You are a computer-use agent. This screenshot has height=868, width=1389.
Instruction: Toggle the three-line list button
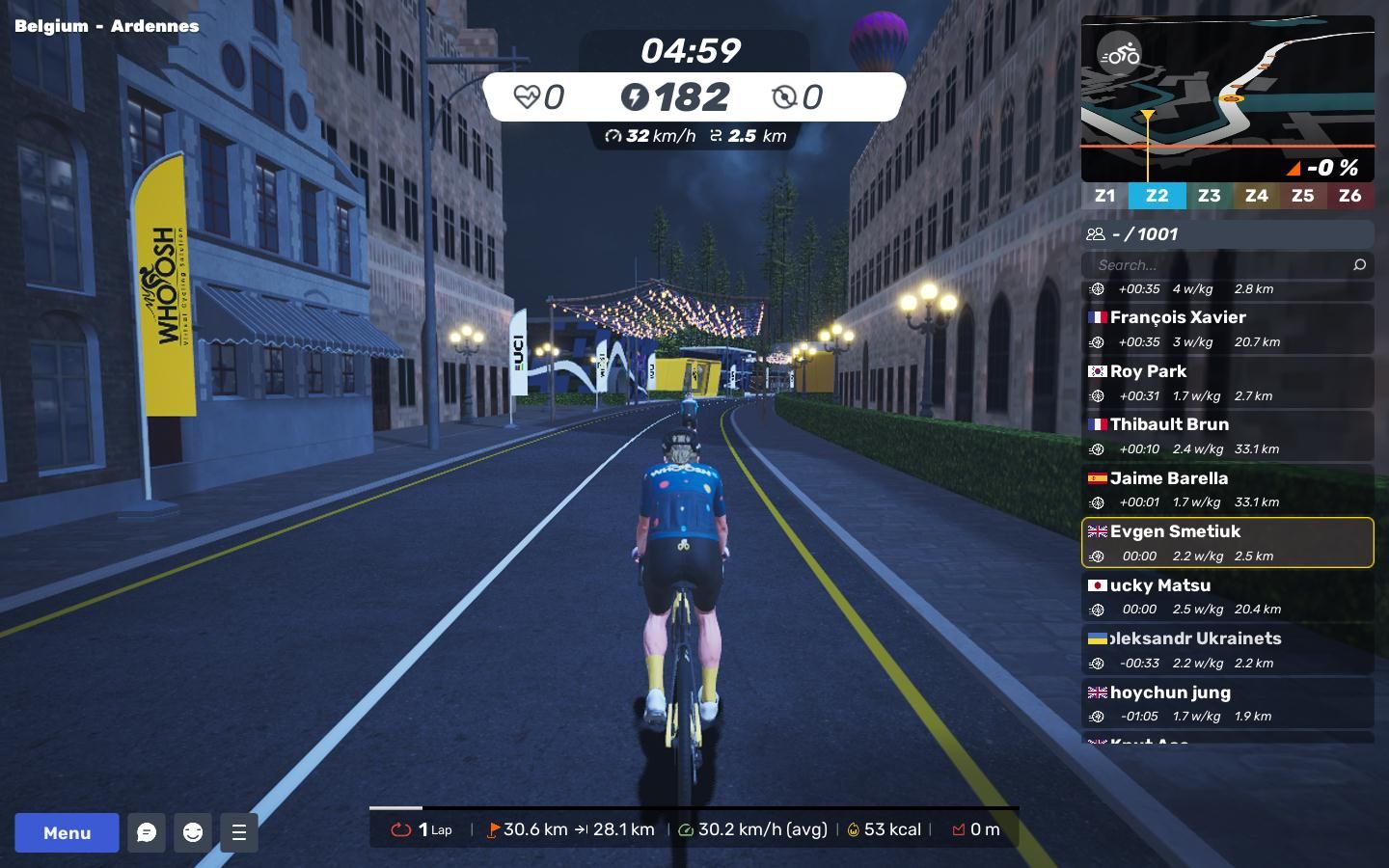(x=239, y=832)
